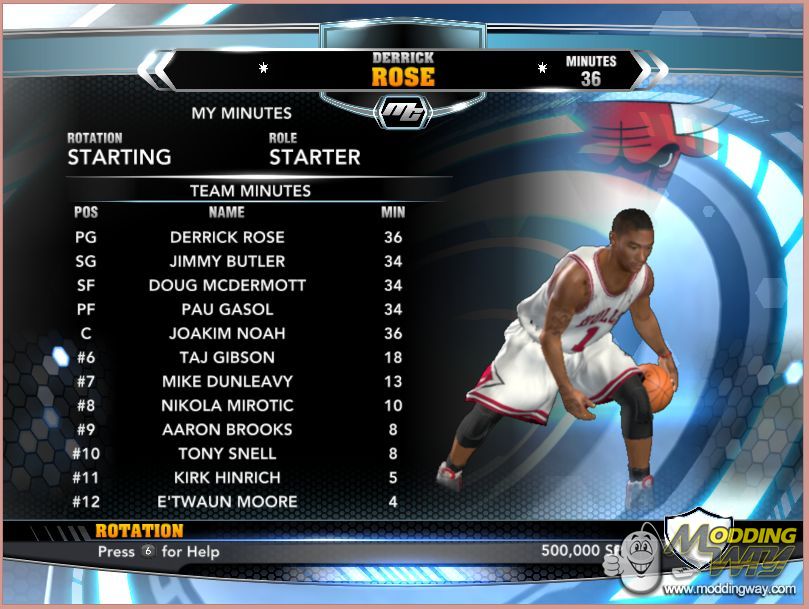Image resolution: width=809 pixels, height=609 pixels.
Task: Select Aaron Brooks from the bench
Action: point(227,429)
